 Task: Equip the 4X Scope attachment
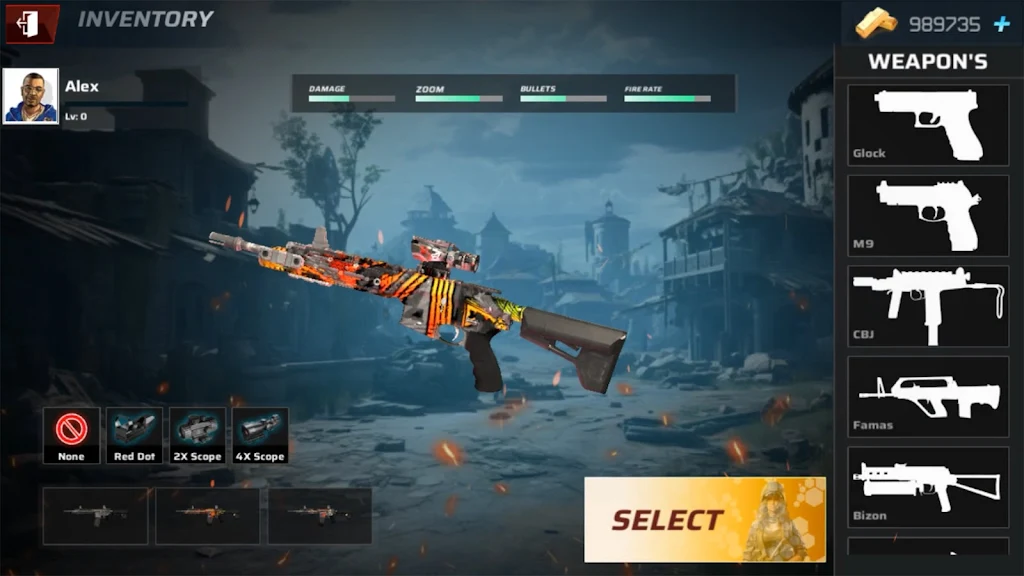coord(261,435)
